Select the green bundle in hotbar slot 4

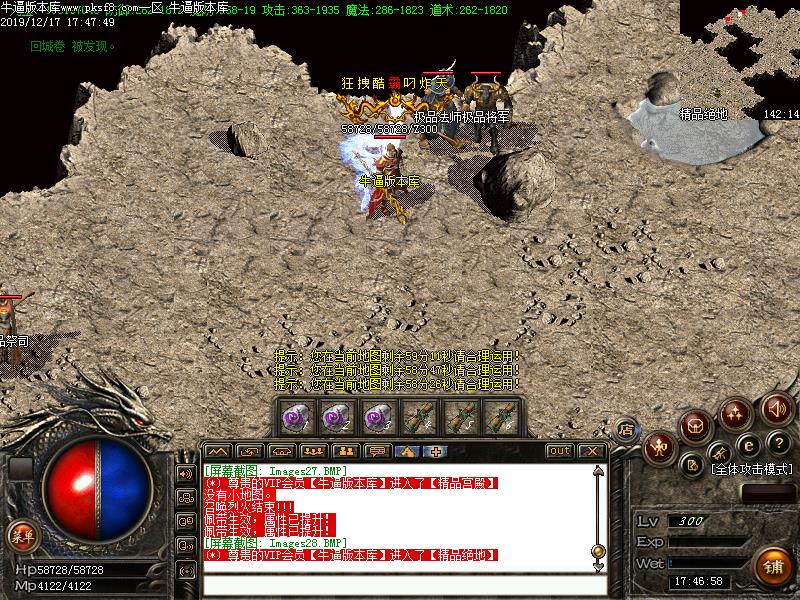[417, 415]
